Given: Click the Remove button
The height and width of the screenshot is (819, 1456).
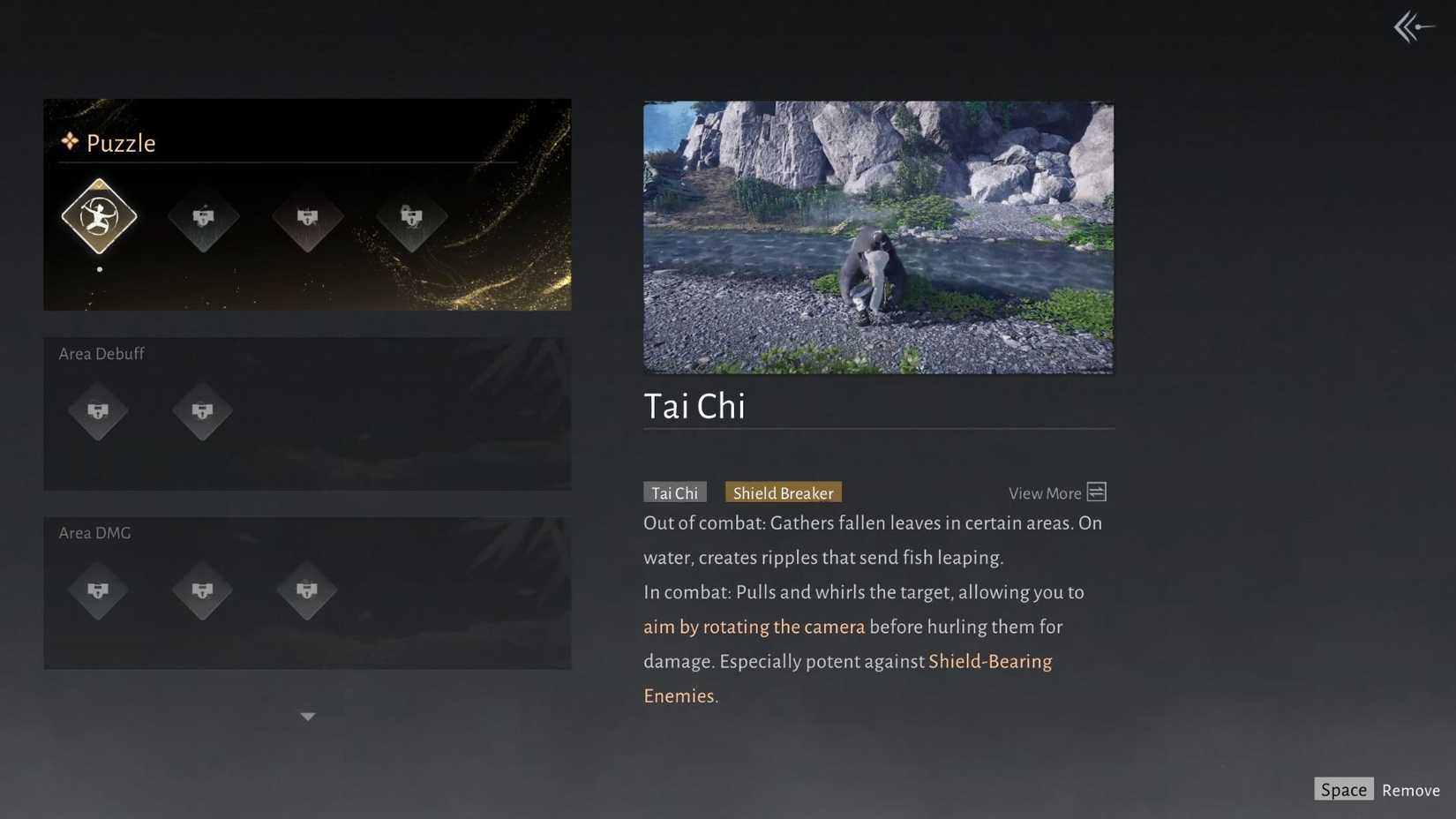Looking at the screenshot, I should coord(1410,790).
